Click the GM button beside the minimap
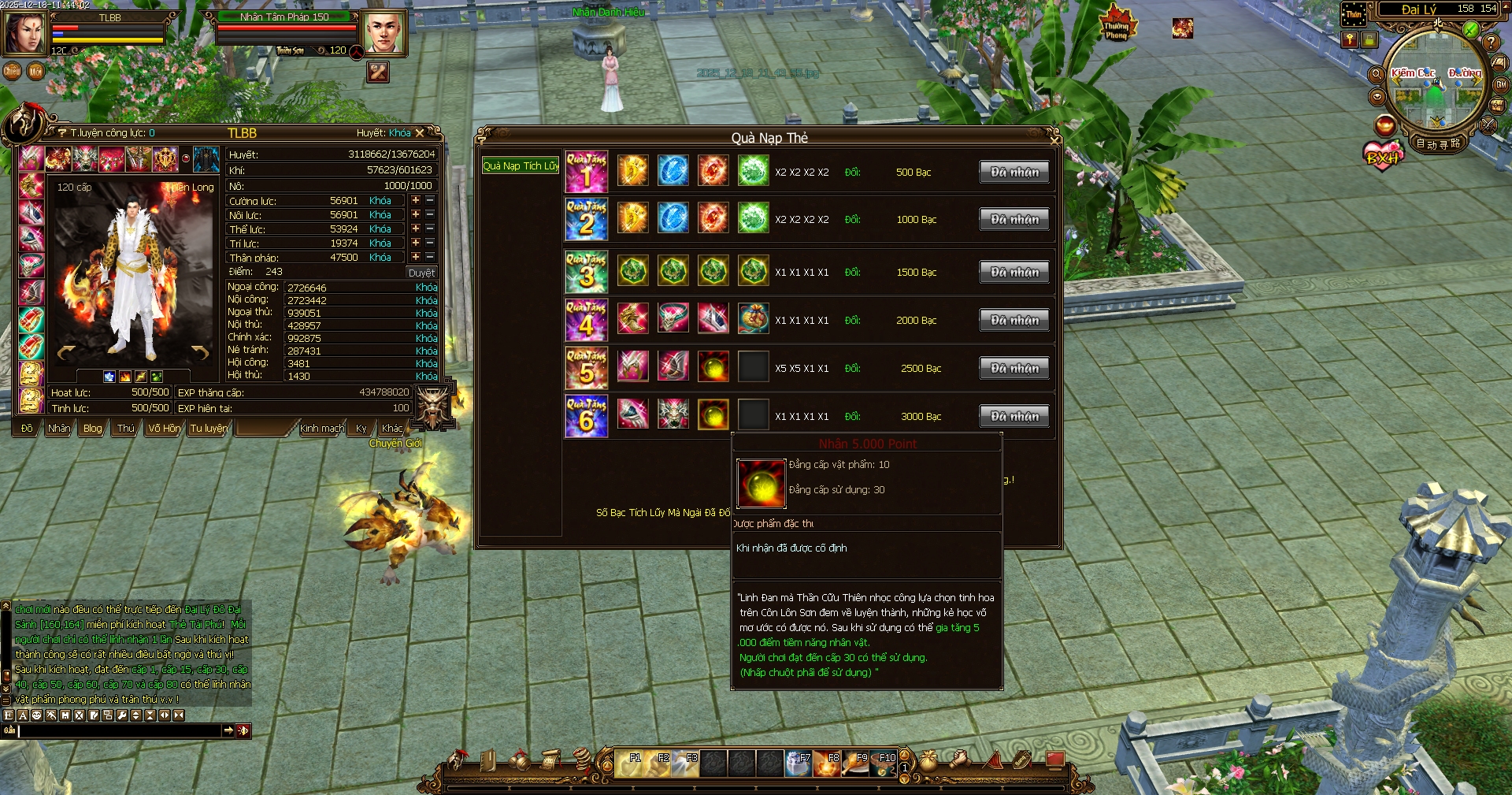The height and width of the screenshot is (795, 1512). 1501,84
